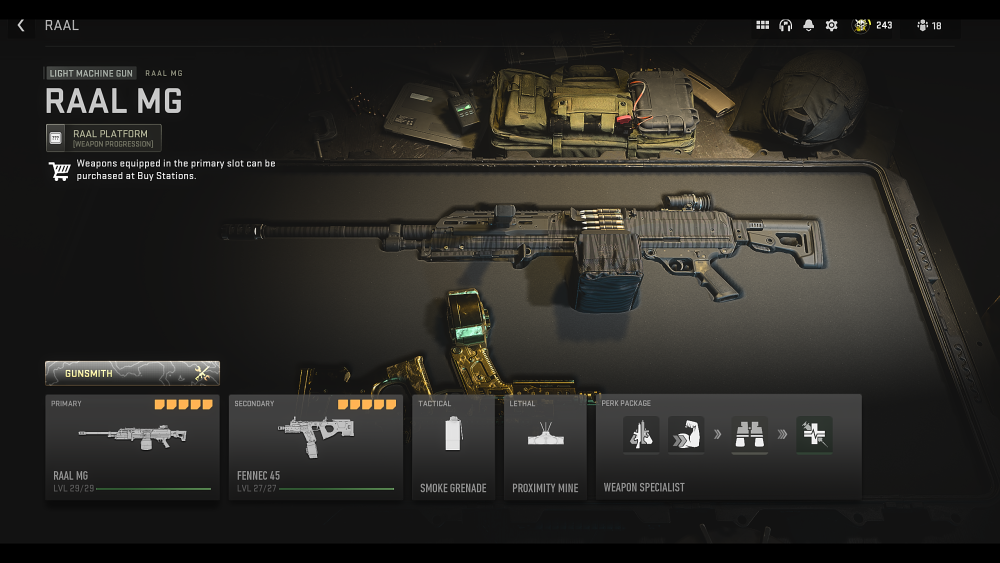
Task: Open settings via the gear icon
Action: tap(831, 25)
